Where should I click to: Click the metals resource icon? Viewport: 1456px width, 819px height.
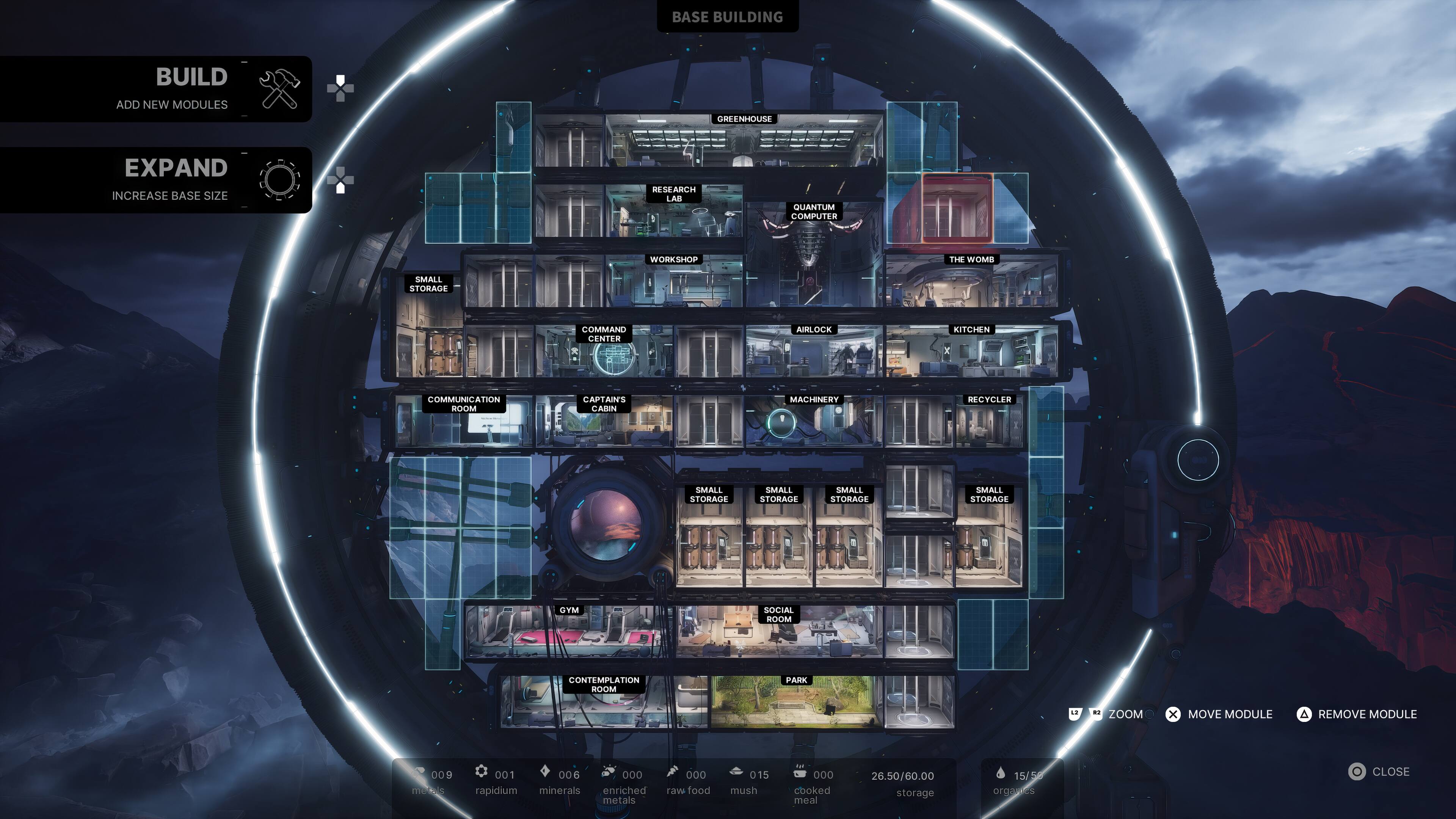coord(419,773)
